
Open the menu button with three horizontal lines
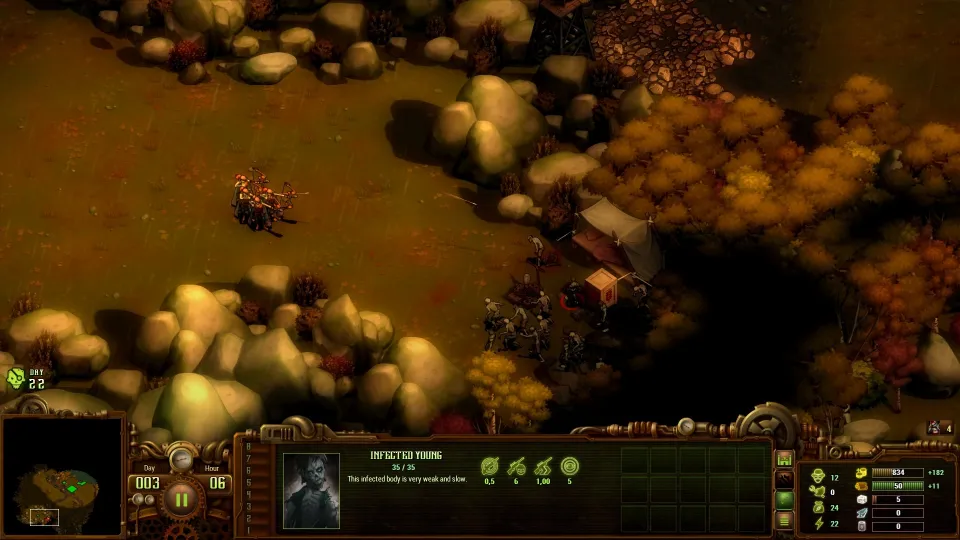[785, 519]
